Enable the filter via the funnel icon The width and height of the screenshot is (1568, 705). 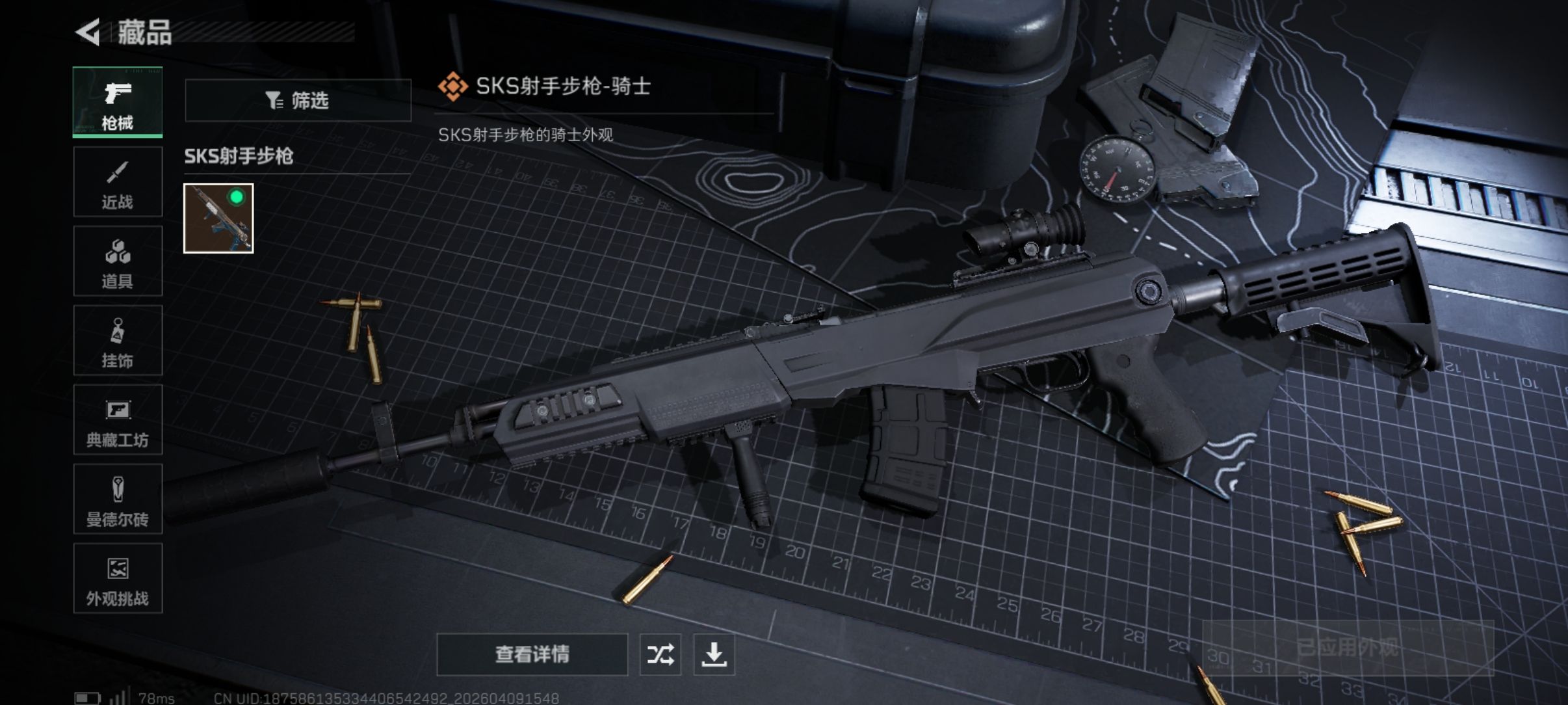click(x=276, y=100)
